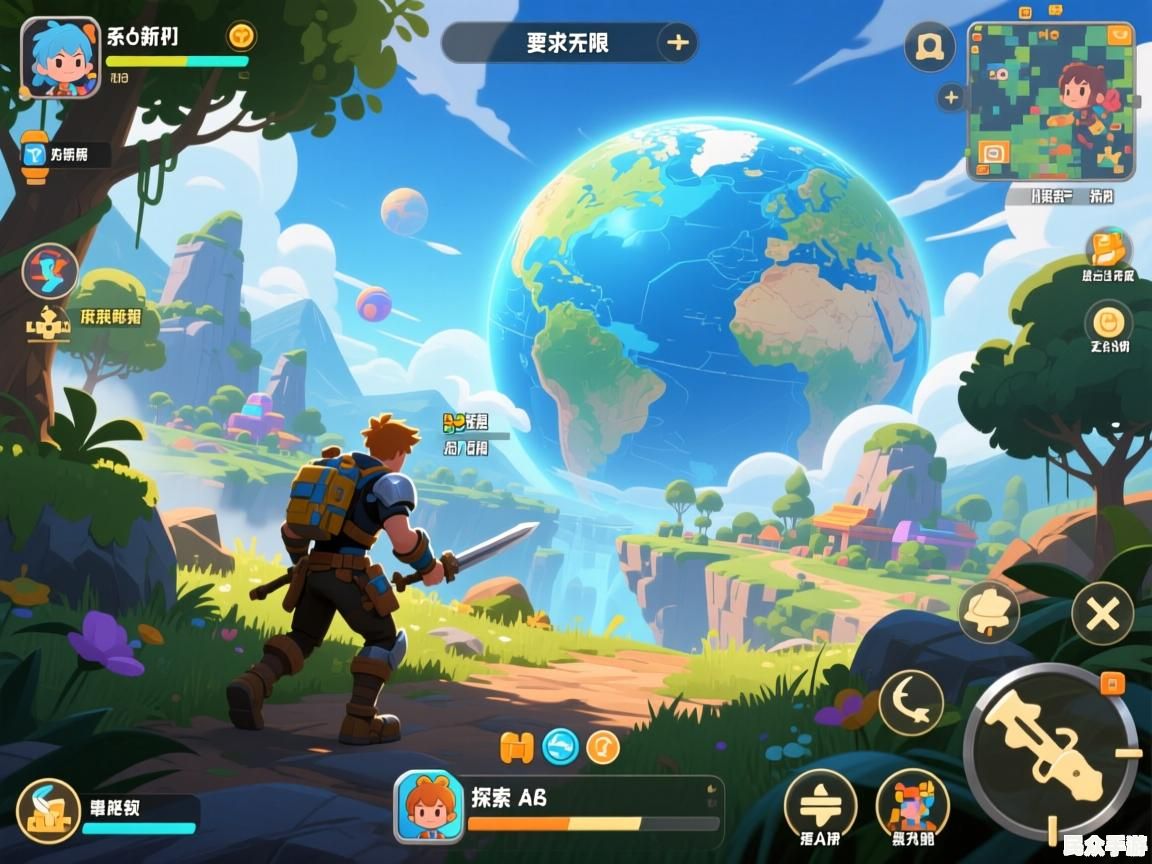Close using the round X button
This screenshot has height=864, width=1152.
coord(1102,613)
